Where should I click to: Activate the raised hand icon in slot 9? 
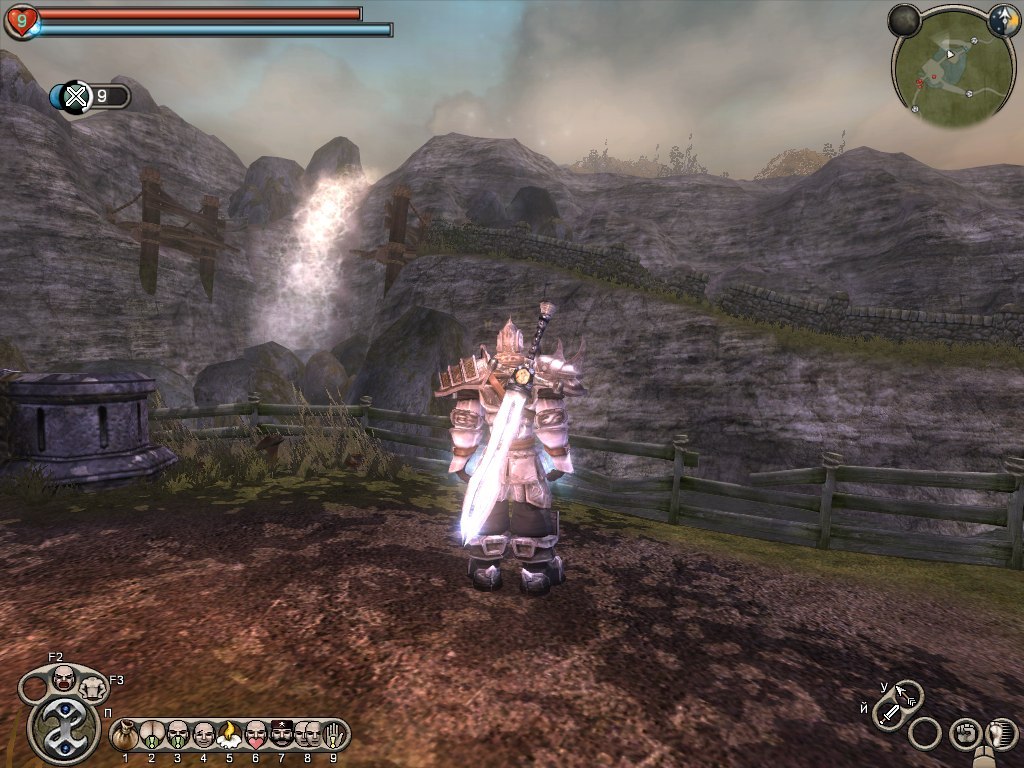pos(332,735)
